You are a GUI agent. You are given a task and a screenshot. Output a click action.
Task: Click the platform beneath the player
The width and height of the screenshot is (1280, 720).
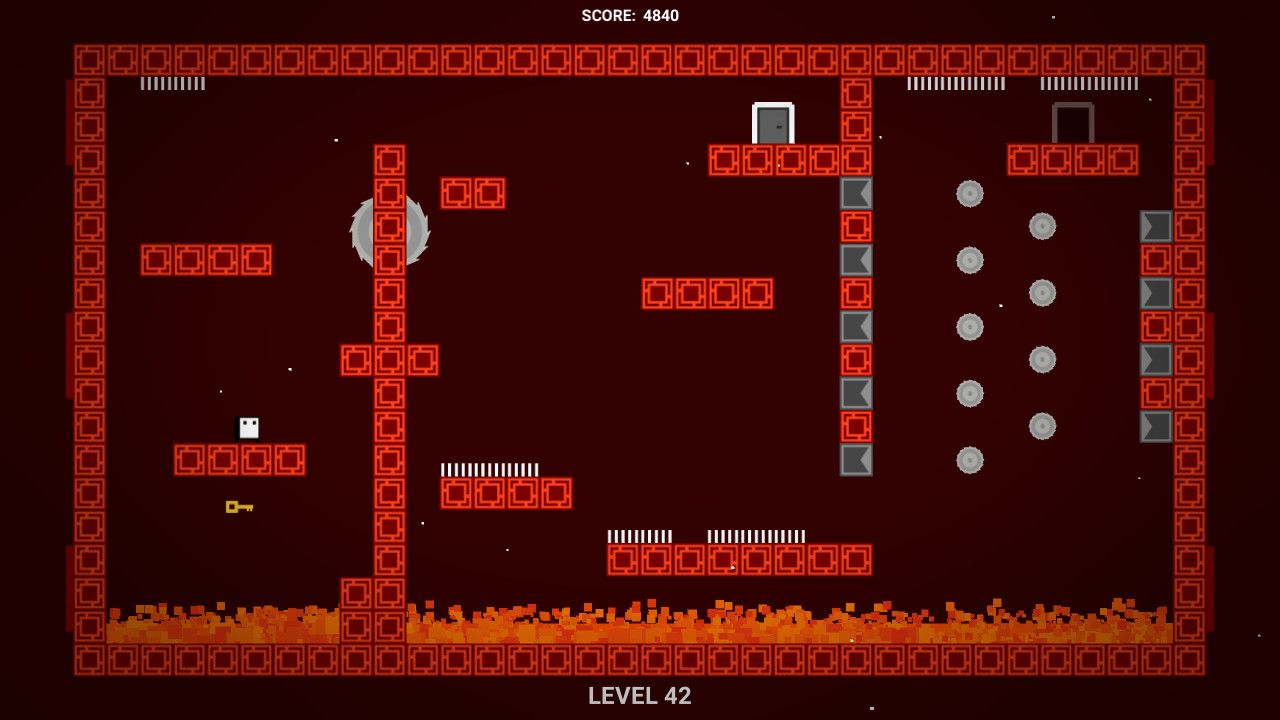coord(240,457)
